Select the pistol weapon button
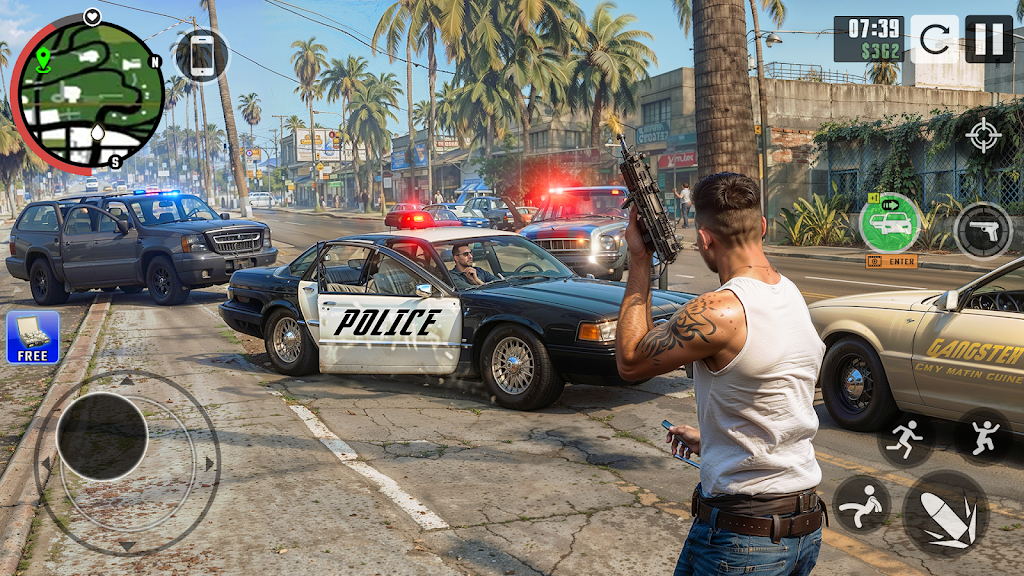 pos(983,230)
